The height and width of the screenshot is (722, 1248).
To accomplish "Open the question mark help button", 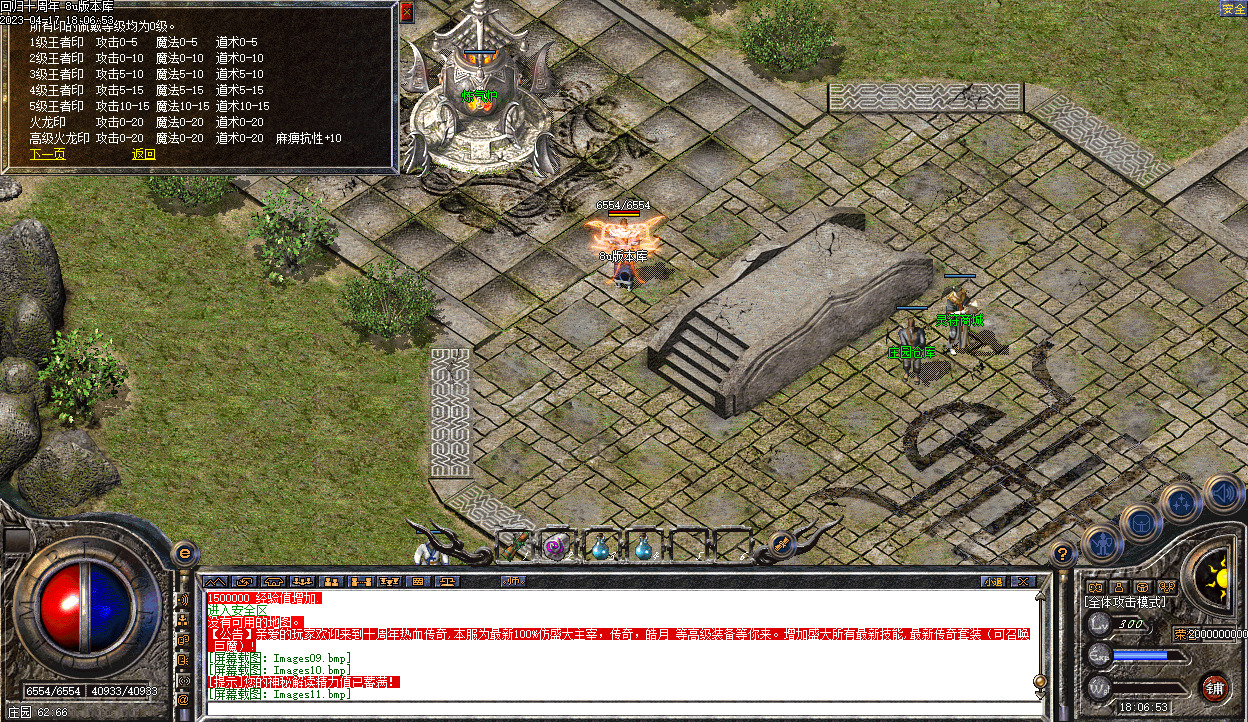I will [1062, 552].
